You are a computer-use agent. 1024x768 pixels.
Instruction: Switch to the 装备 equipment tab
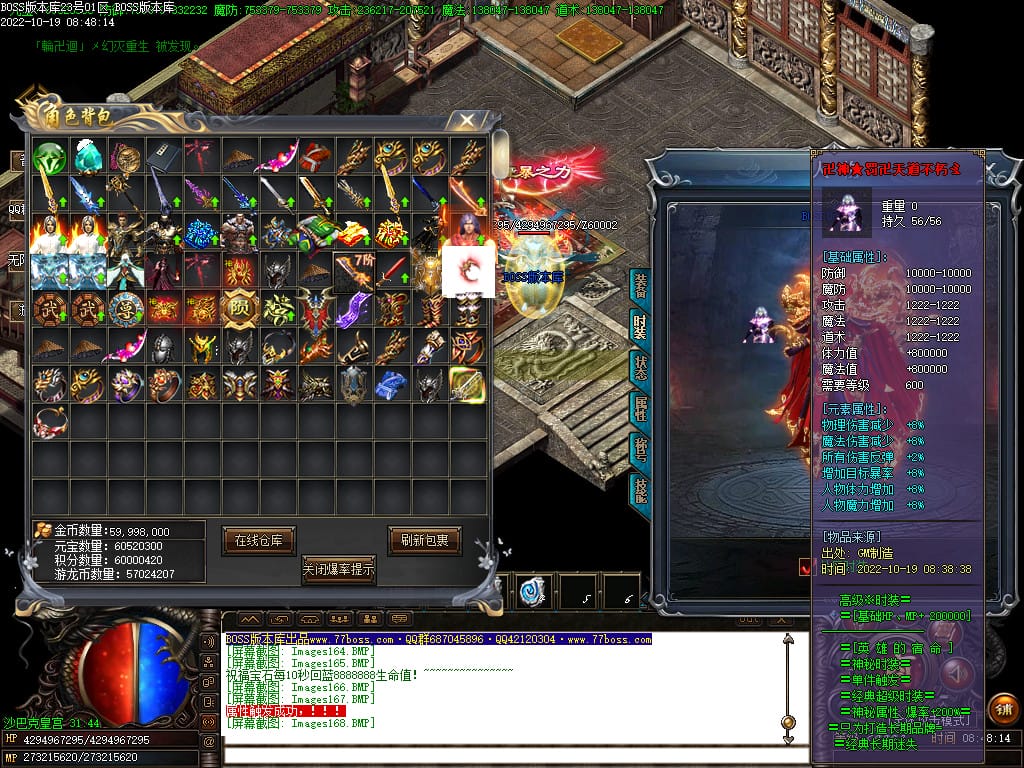[640, 287]
